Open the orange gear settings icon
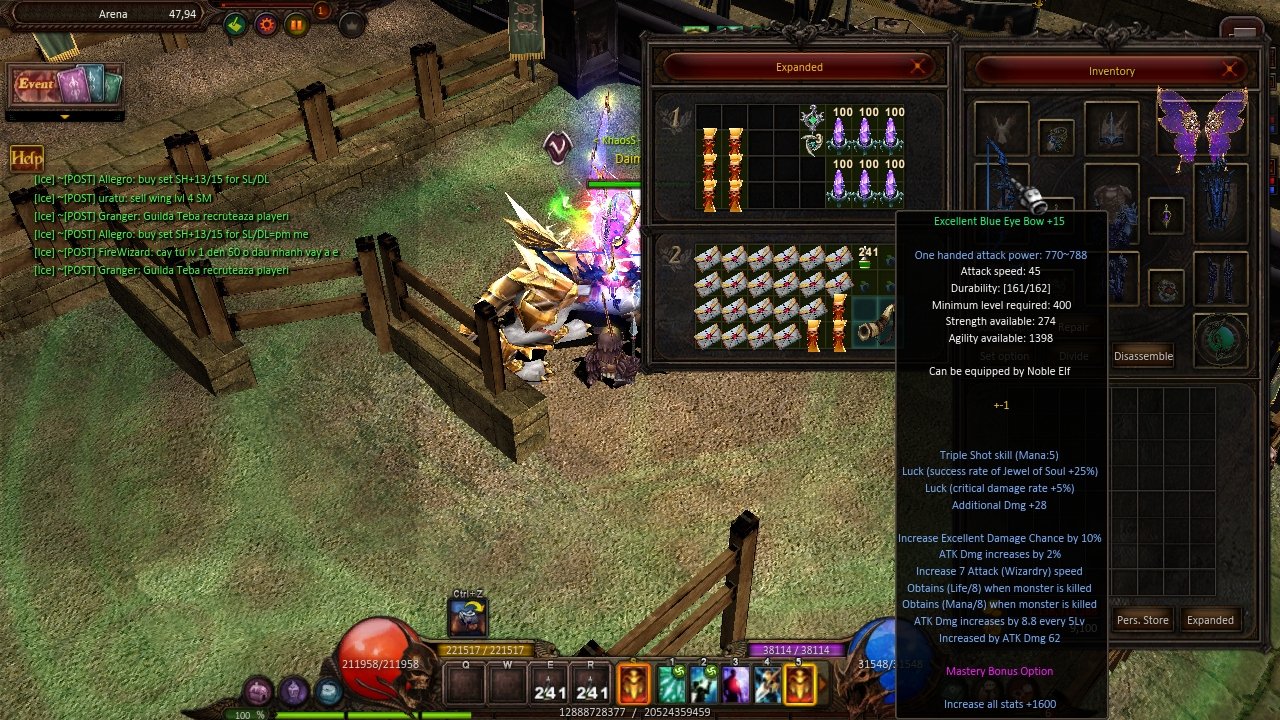 click(x=266, y=25)
